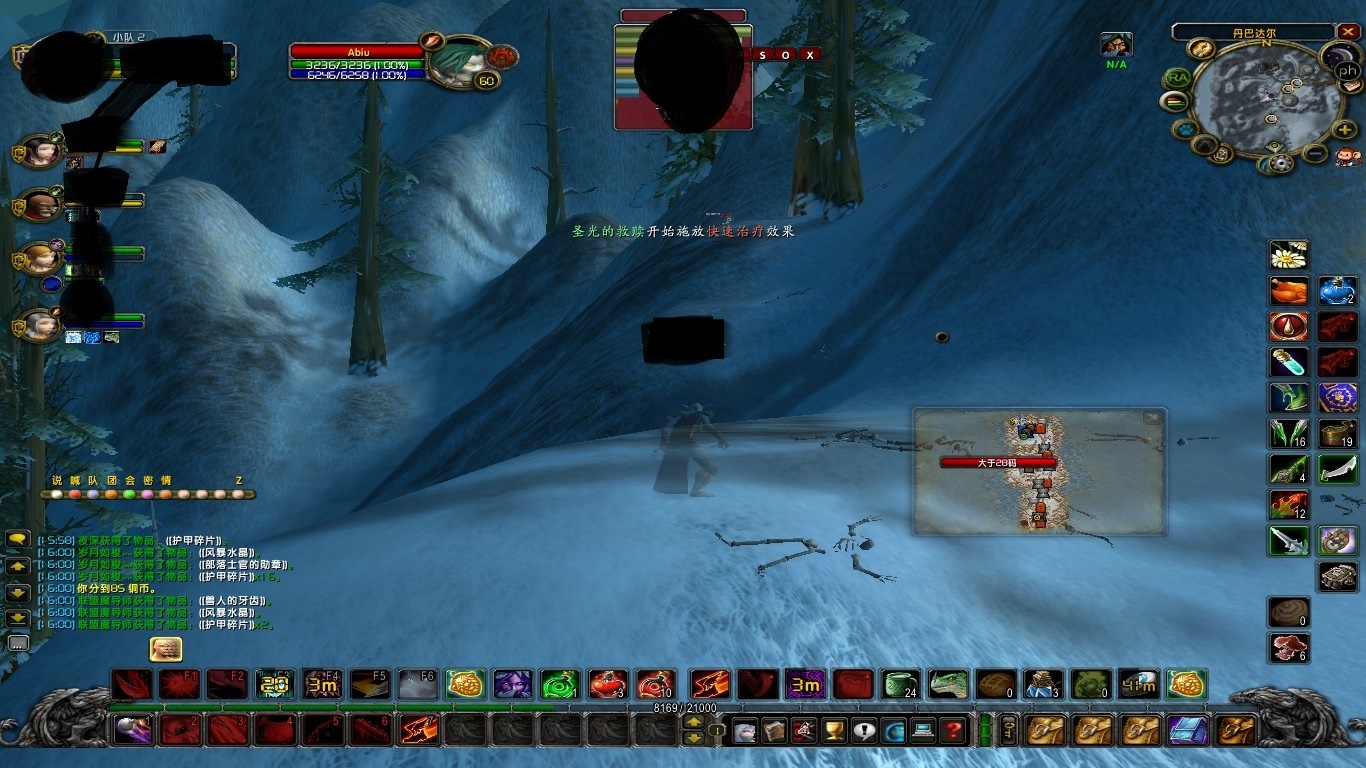Screen dimensions: 1366x768
Task: Switch to the 队 party chat tab
Action: pos(93,479)
